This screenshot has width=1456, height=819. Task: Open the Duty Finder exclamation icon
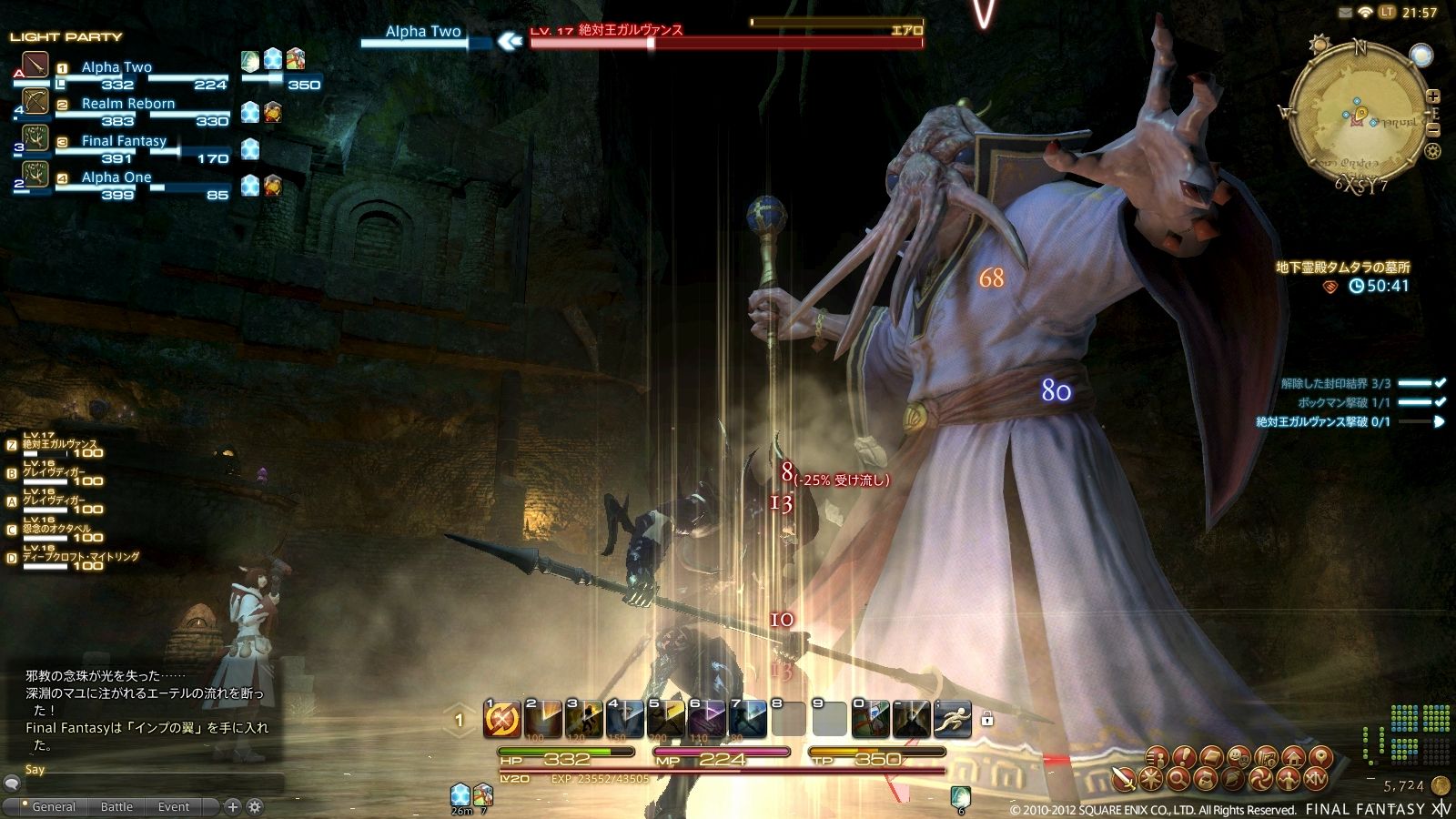click(x=1183, y=757)
